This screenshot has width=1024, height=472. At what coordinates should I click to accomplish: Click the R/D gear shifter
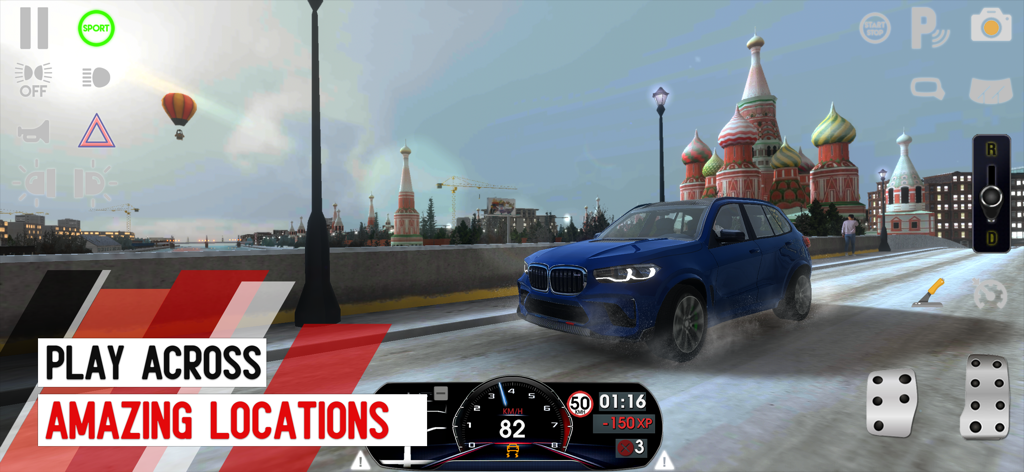pos(990,193)
